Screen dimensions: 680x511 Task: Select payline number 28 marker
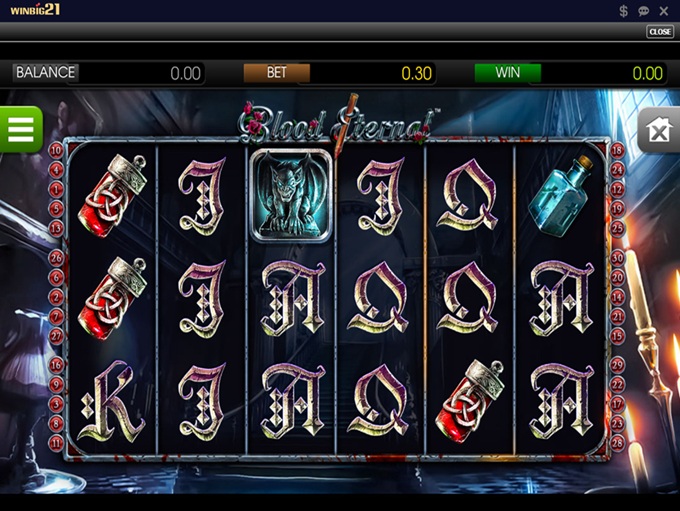pyautogui.click(x=618, y=441)
